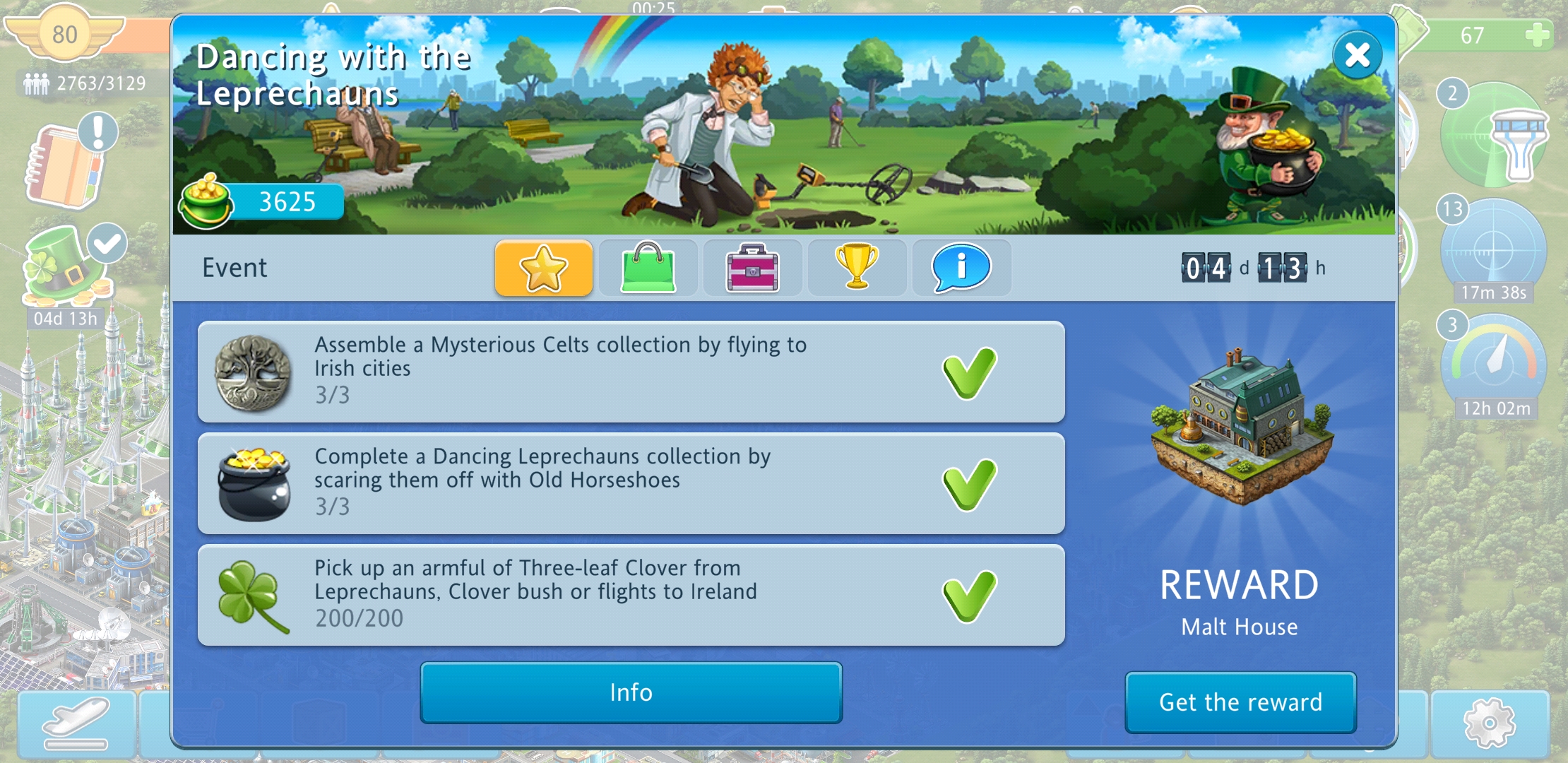Viewport: 1568px width, 763px height.
Task: Claim the Malt House with Get the reward
Action: [1240, 702]
